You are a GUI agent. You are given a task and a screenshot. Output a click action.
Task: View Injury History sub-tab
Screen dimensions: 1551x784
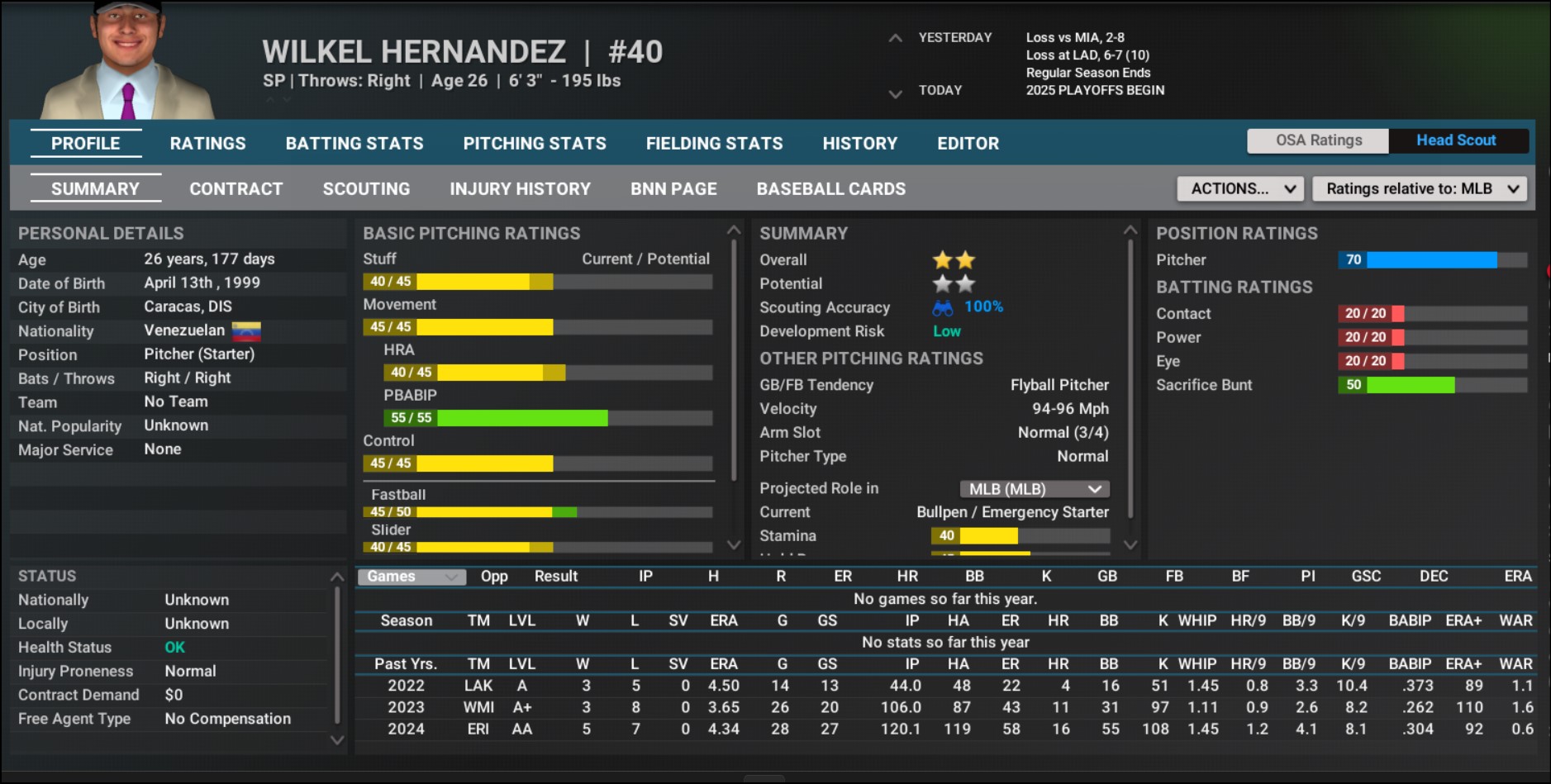[520, 188]
